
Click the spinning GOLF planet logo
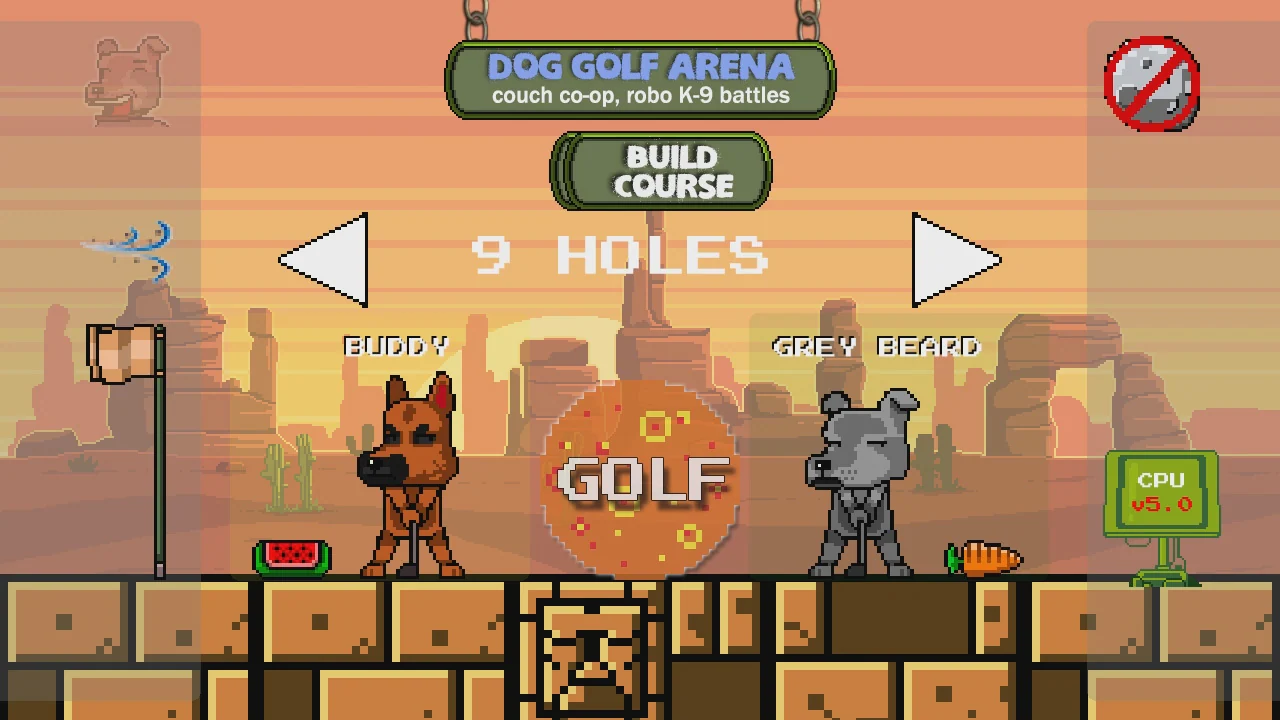click(640, 480)
